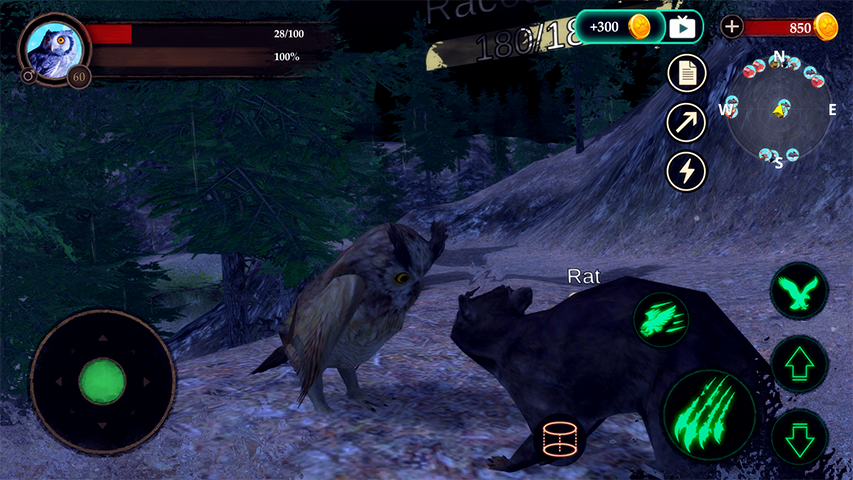Tap the orange cylinder button
The height and width of the screenshot is (480, 853).
click(561, 440)
